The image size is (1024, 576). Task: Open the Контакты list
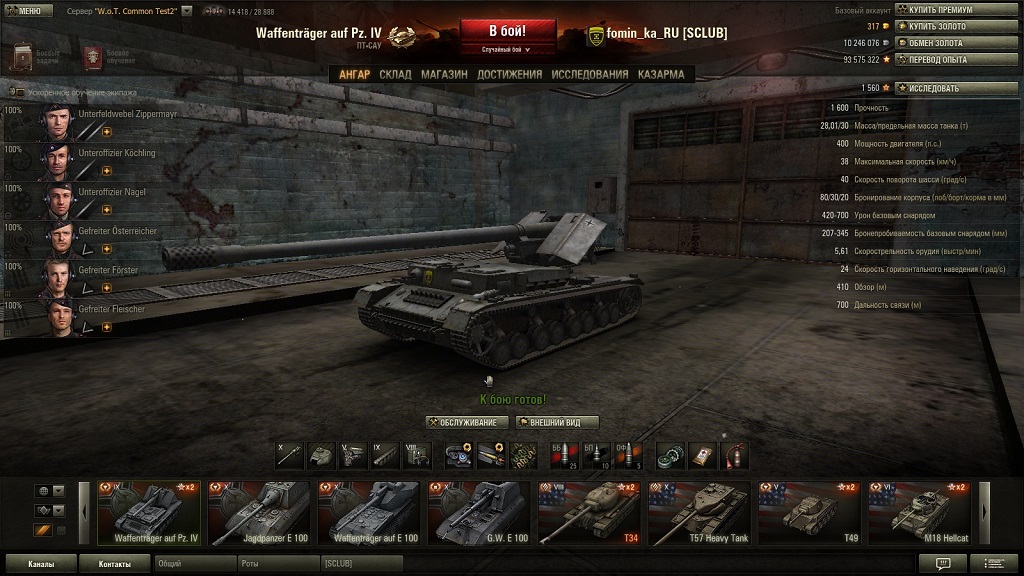pos(114,564)
